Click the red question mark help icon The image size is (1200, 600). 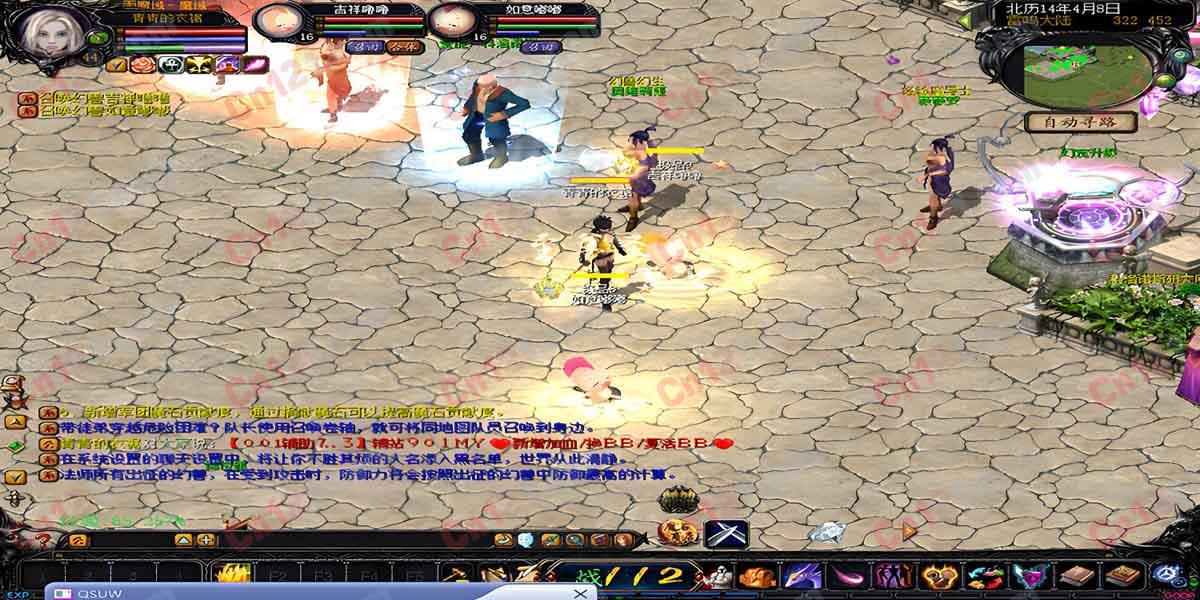point(44,540)
